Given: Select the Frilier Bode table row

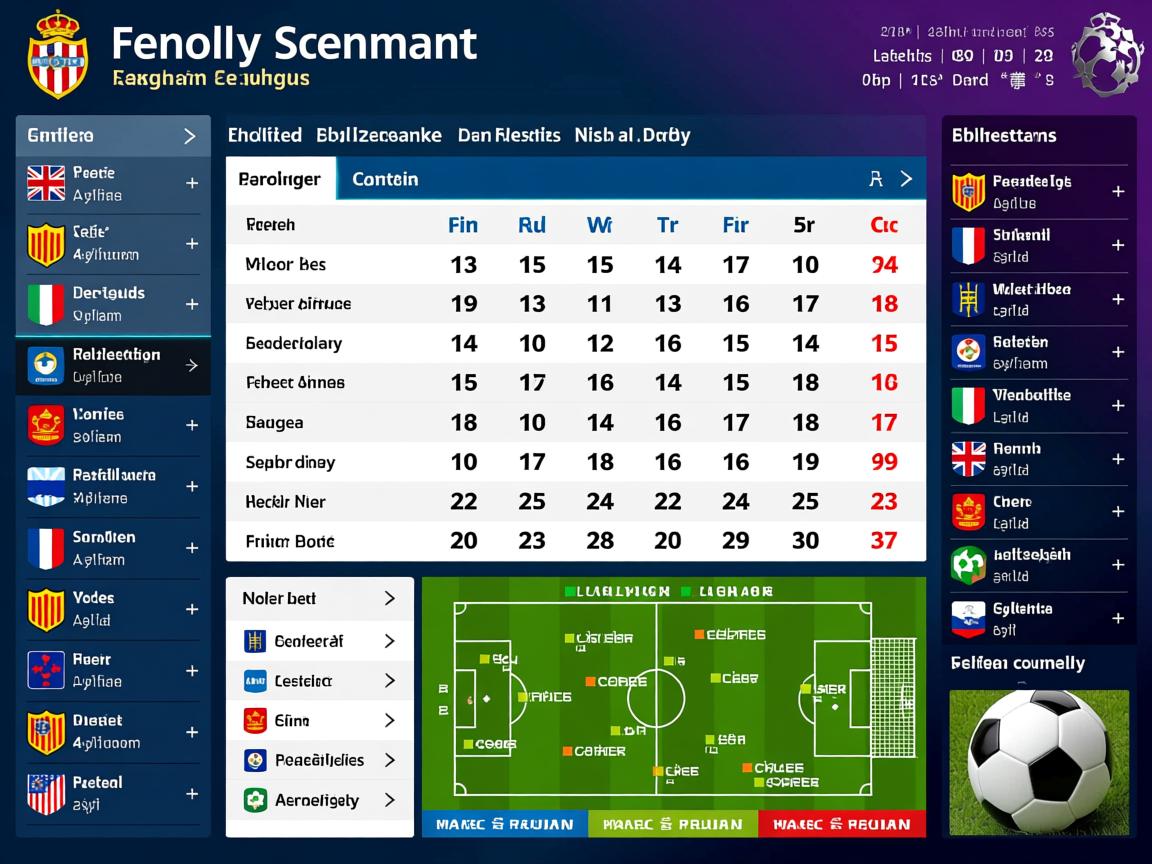Looking at the screenshot, I should click(575, 541).
